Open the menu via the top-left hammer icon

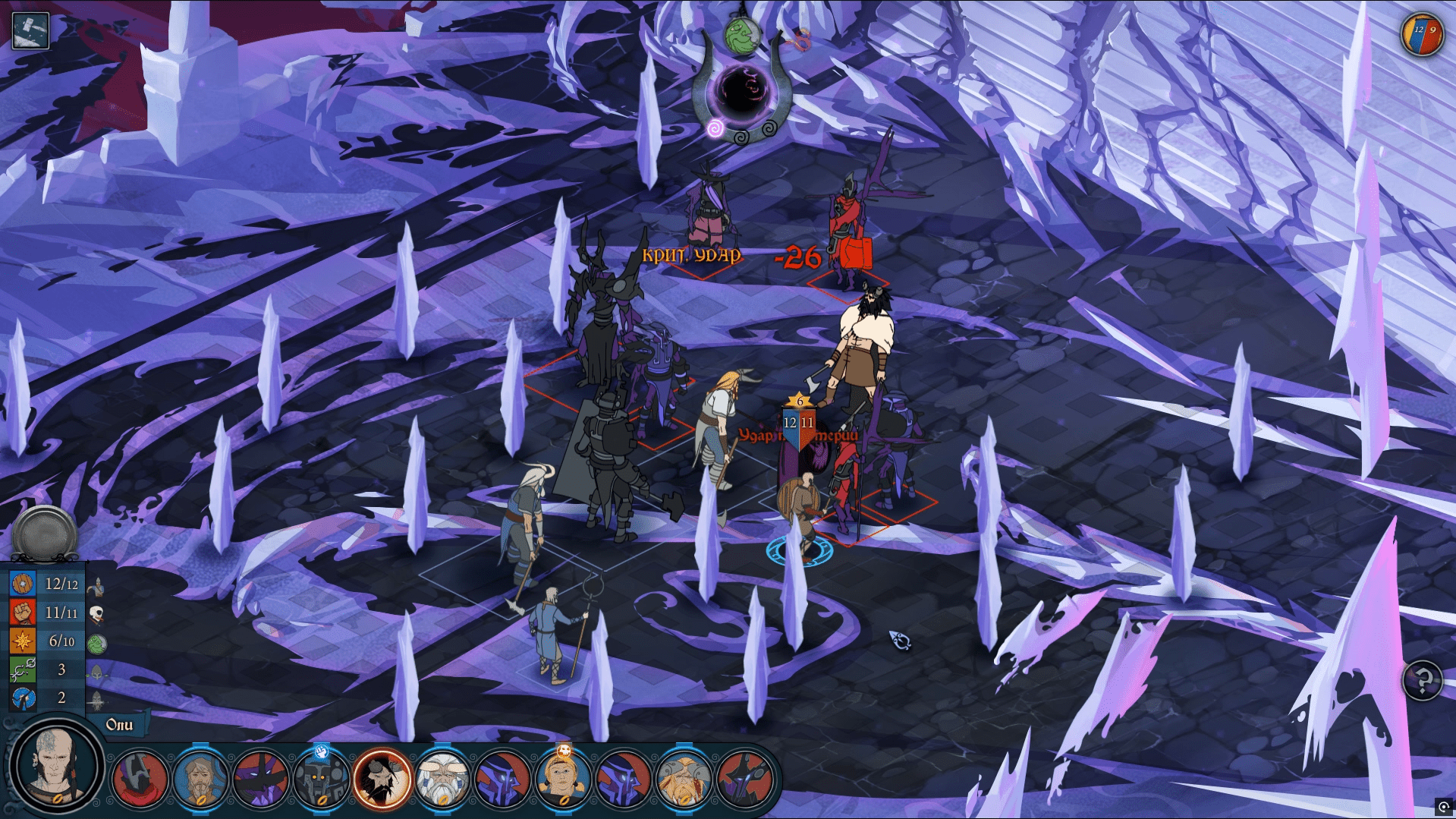click(30, 31)
